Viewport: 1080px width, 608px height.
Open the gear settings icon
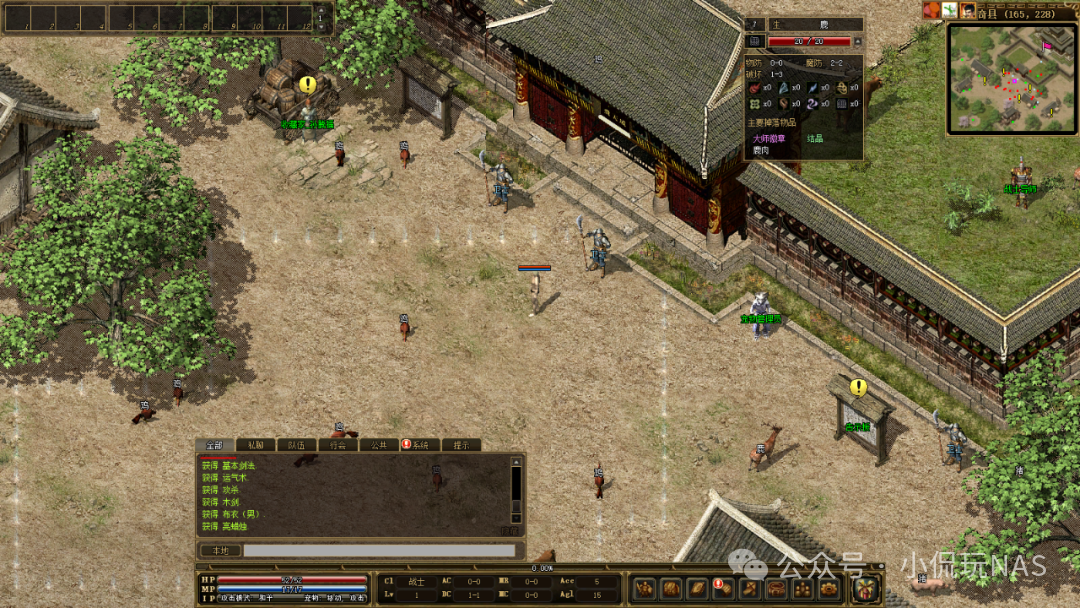point(827,588)
